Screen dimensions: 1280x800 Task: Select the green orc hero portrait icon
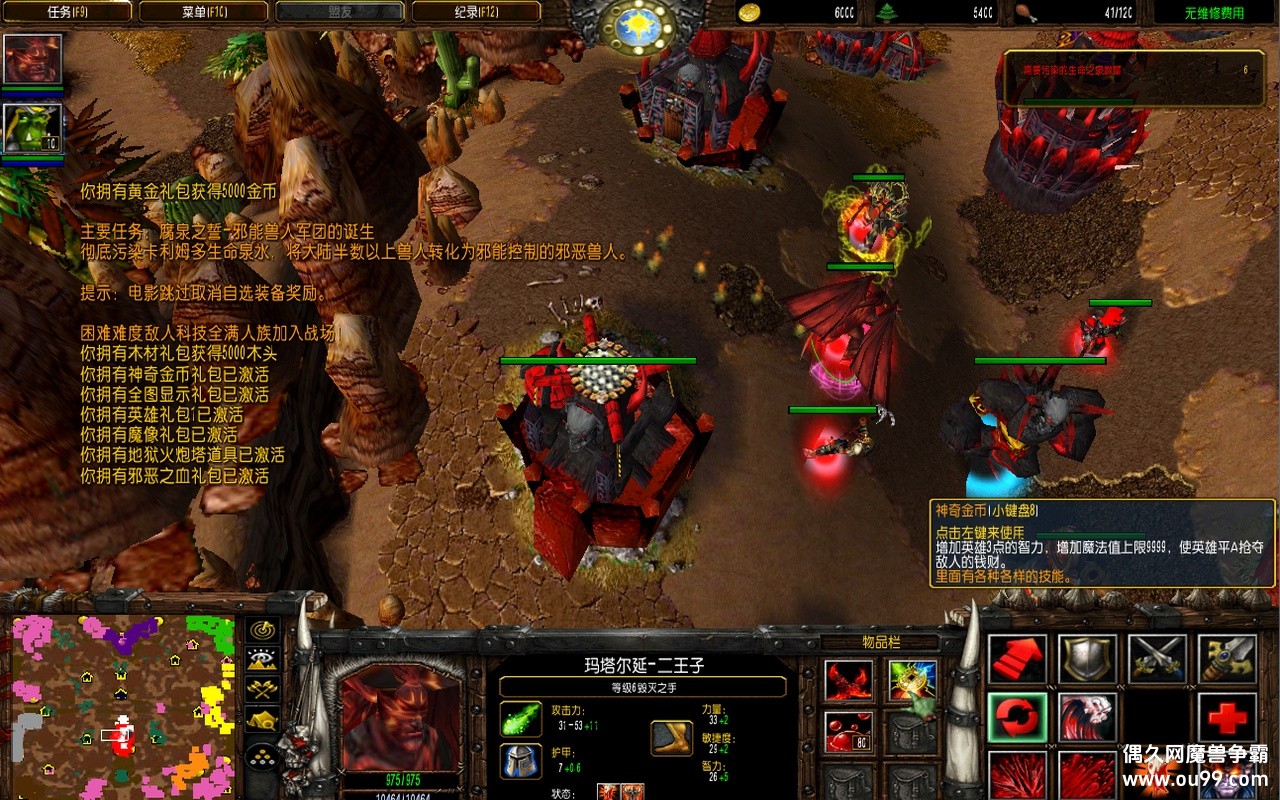33,128
